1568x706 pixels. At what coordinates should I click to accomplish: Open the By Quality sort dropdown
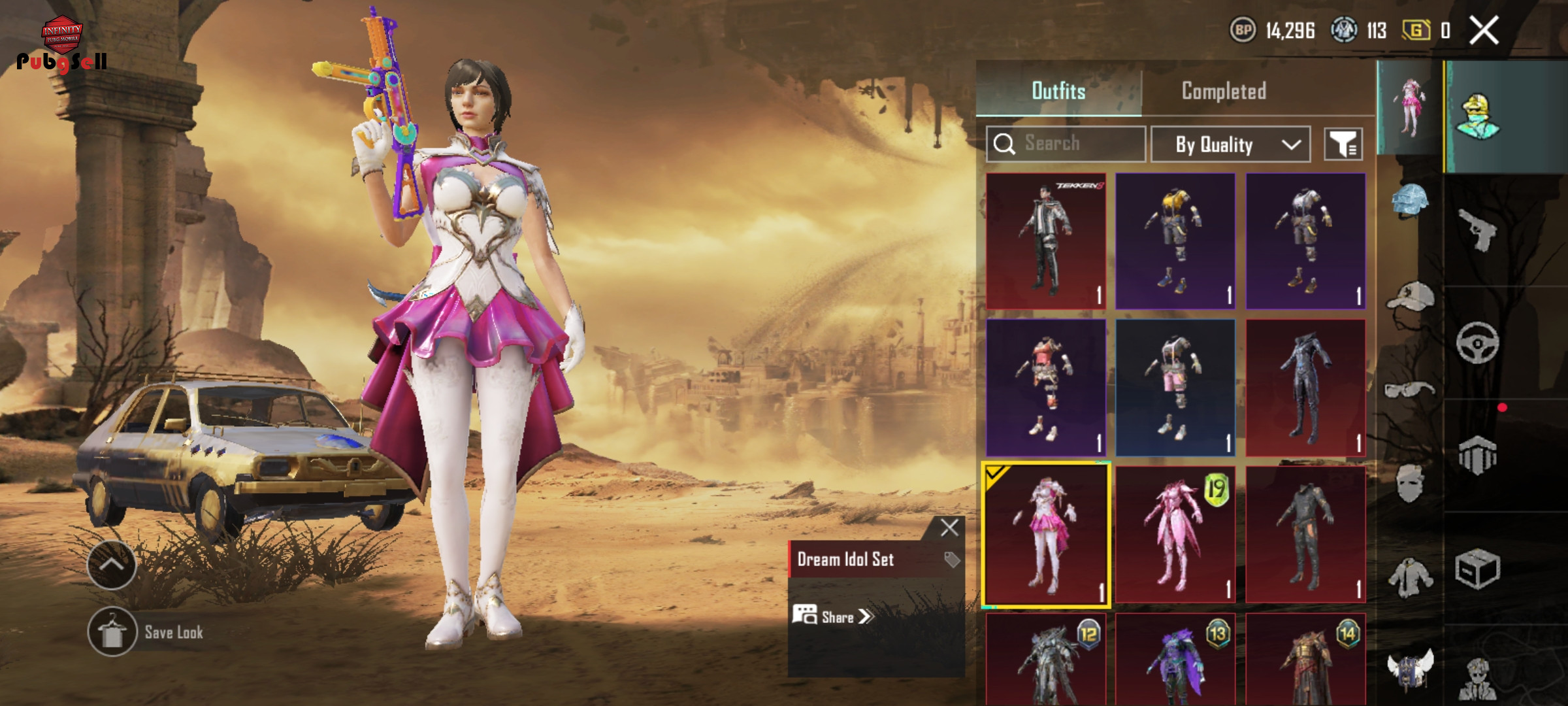1230,144
